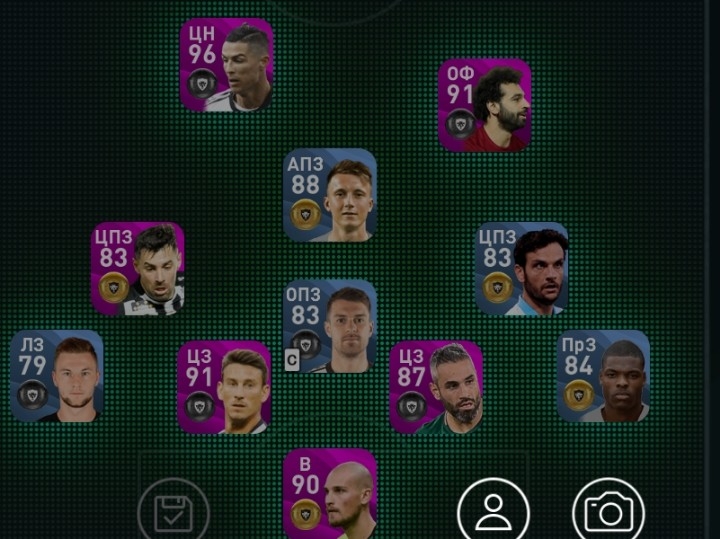
Task: Select the blue ЦПЗ 83 player card
Action: click(521, 269)
